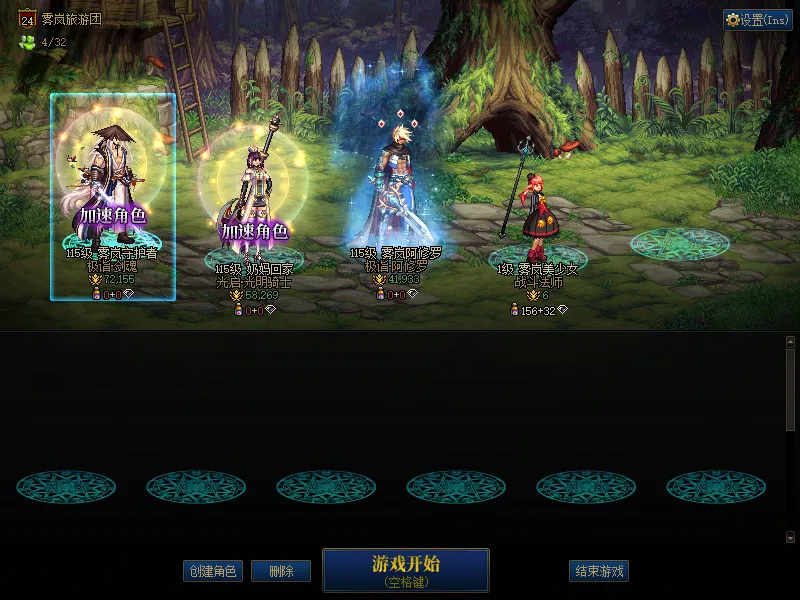Click the 创建角色 create character button

pyautogui.click(x=213, y=571)
